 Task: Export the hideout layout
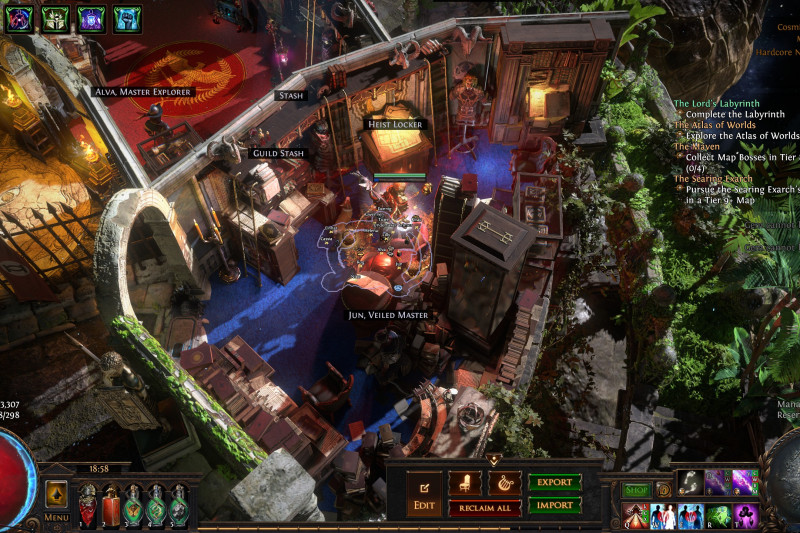point(554,482)
